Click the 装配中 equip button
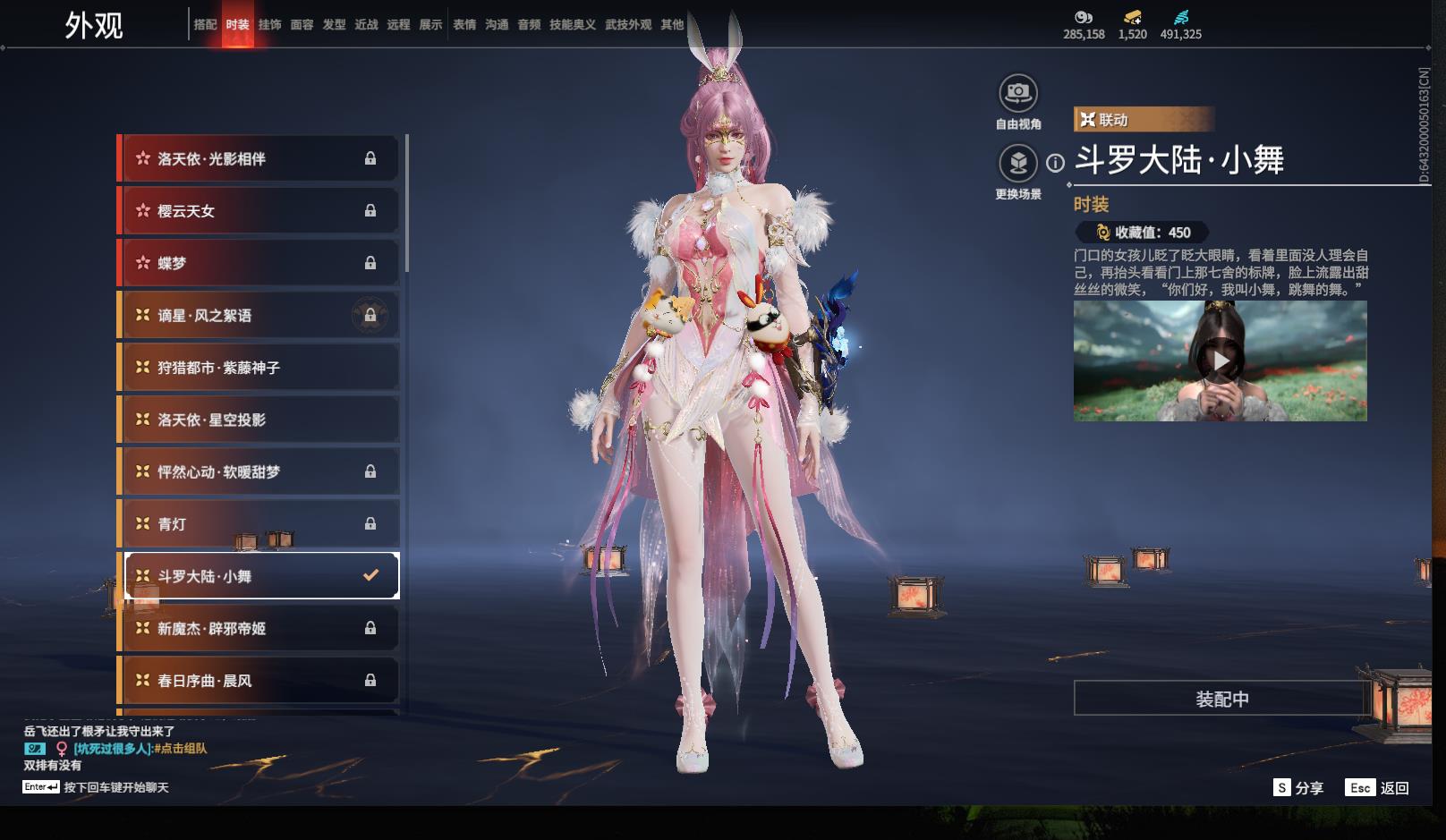The image size is (1446, 840). 1221,699
